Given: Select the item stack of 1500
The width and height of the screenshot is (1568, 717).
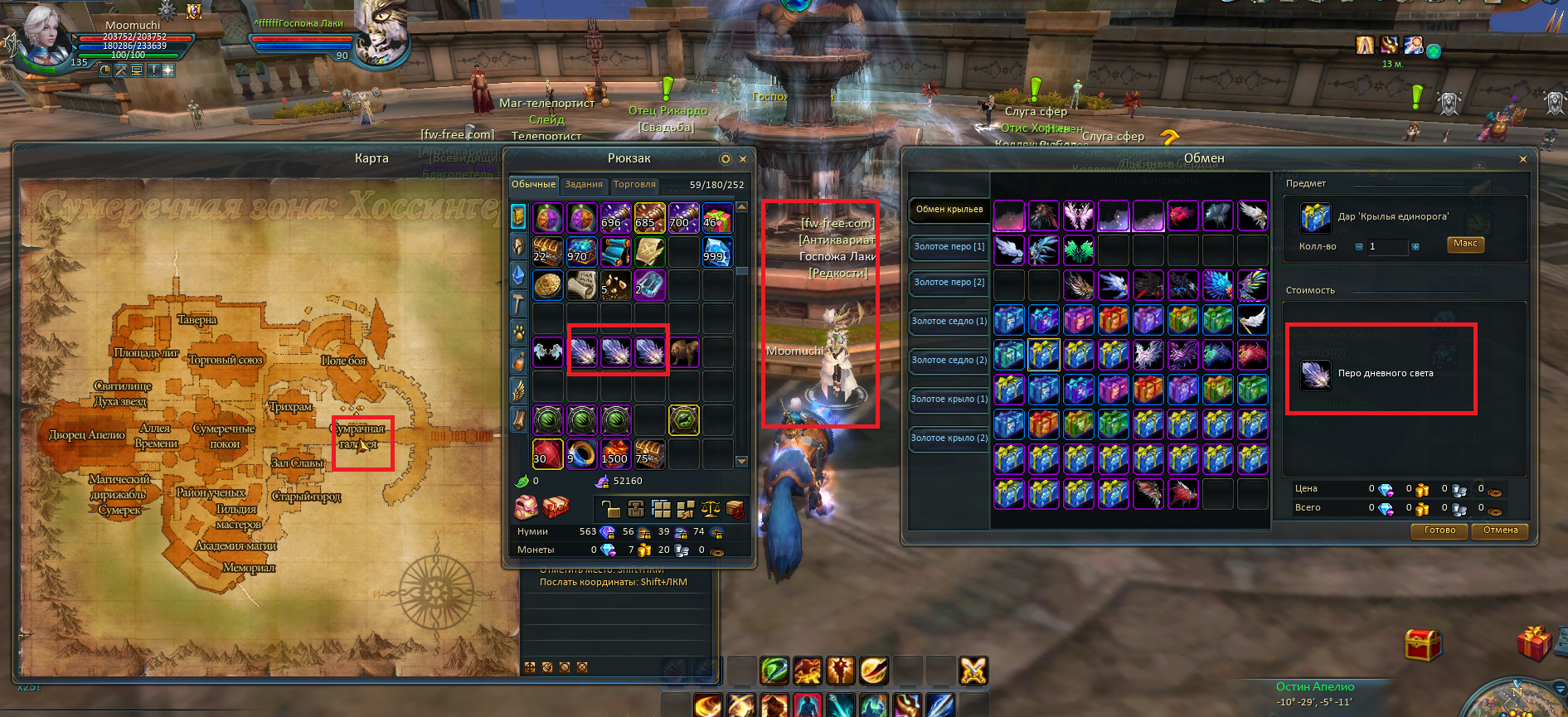Looking at the screenshot, I should [615, 453].
